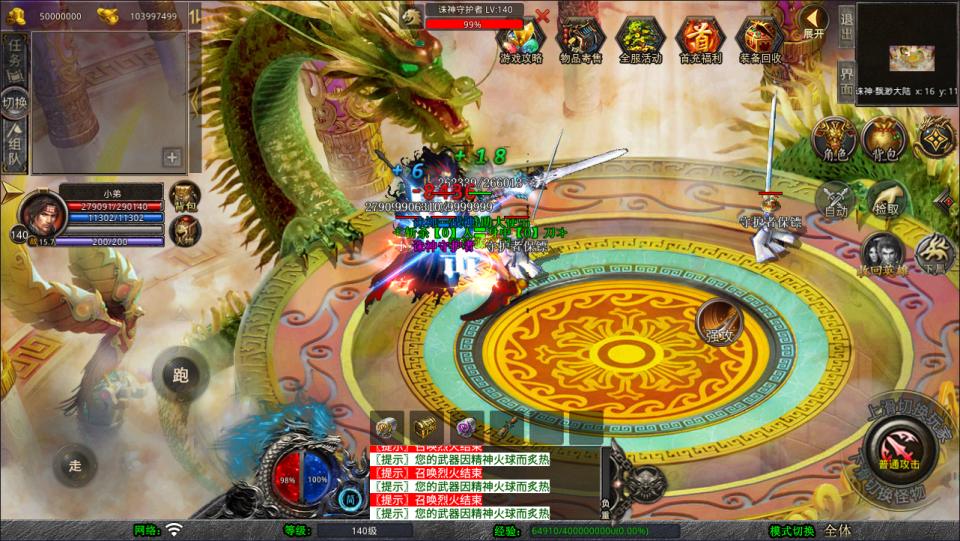Select the 组队 team tab
Image resolution: width=960 pixels, height=541 pixels.
[15, 145]
